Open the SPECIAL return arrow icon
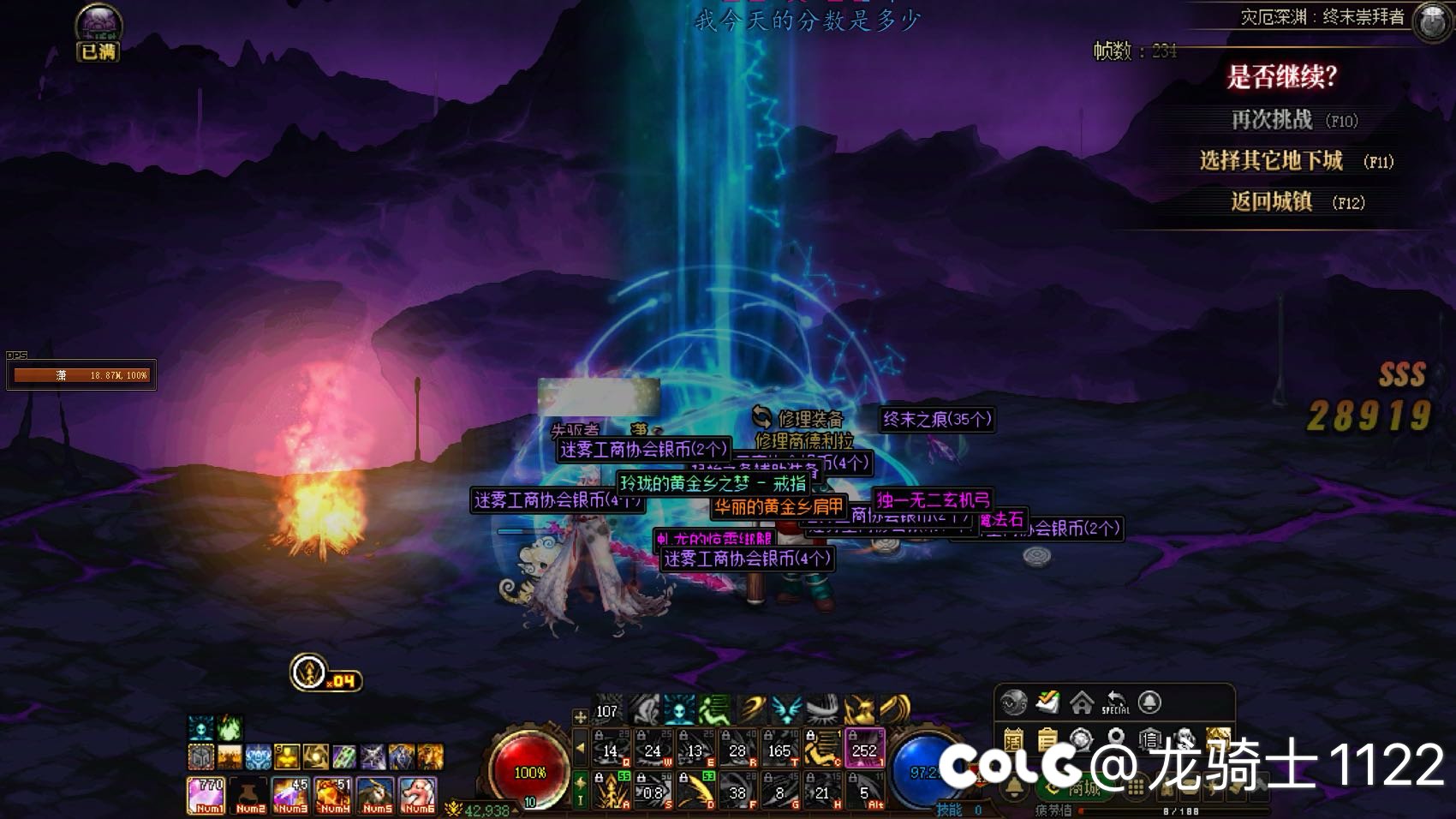 tap(1115, 702)
